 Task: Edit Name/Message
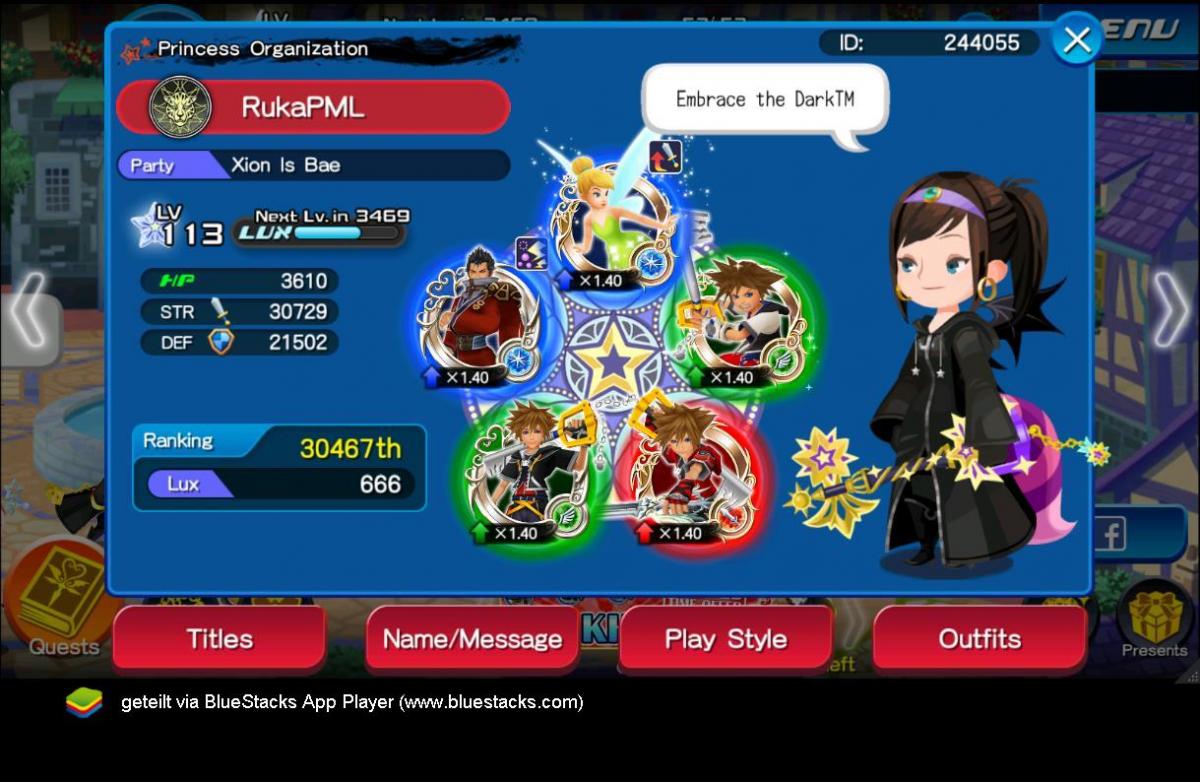(x=472, y=639)
